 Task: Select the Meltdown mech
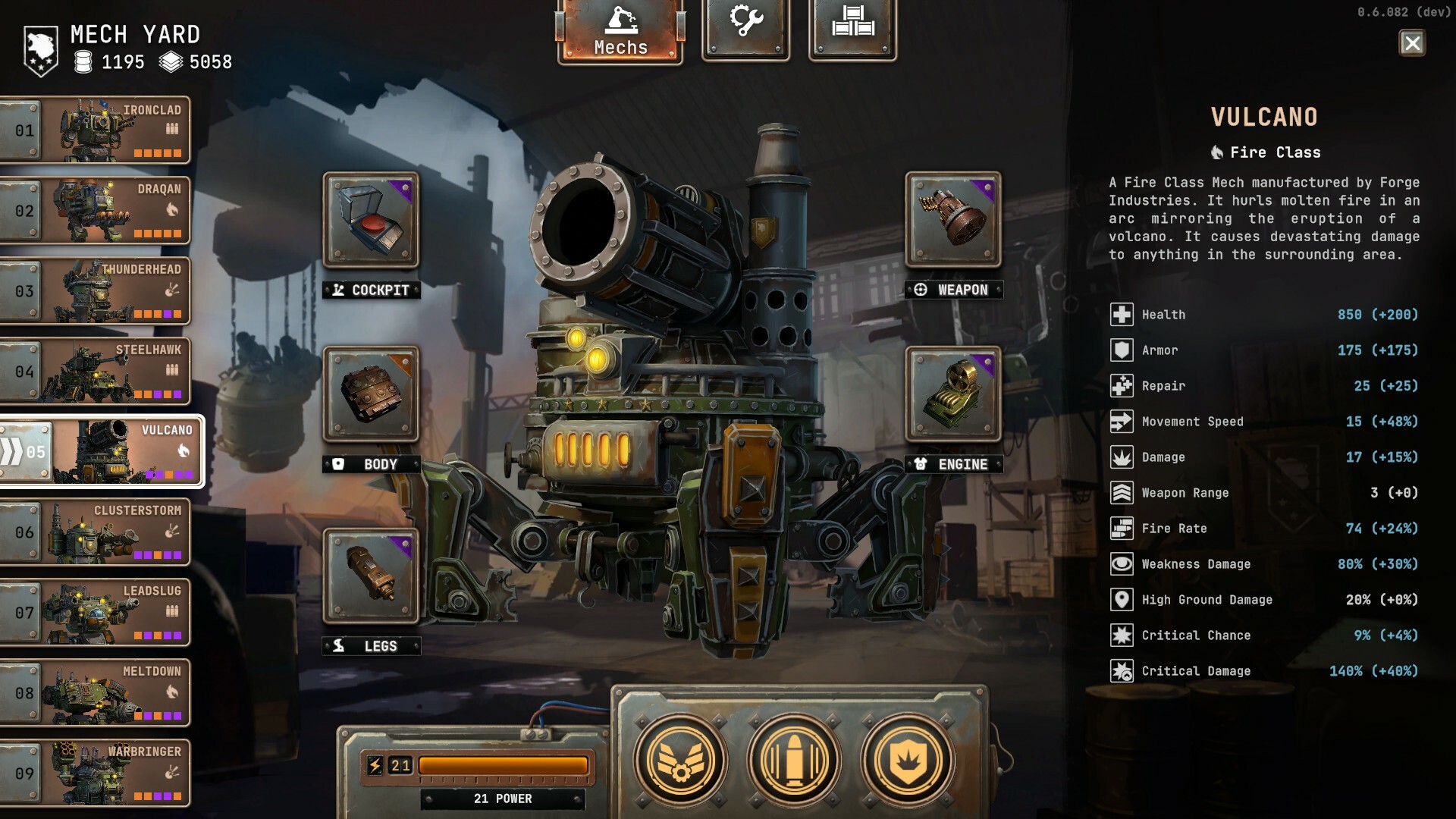pos(95,693)
